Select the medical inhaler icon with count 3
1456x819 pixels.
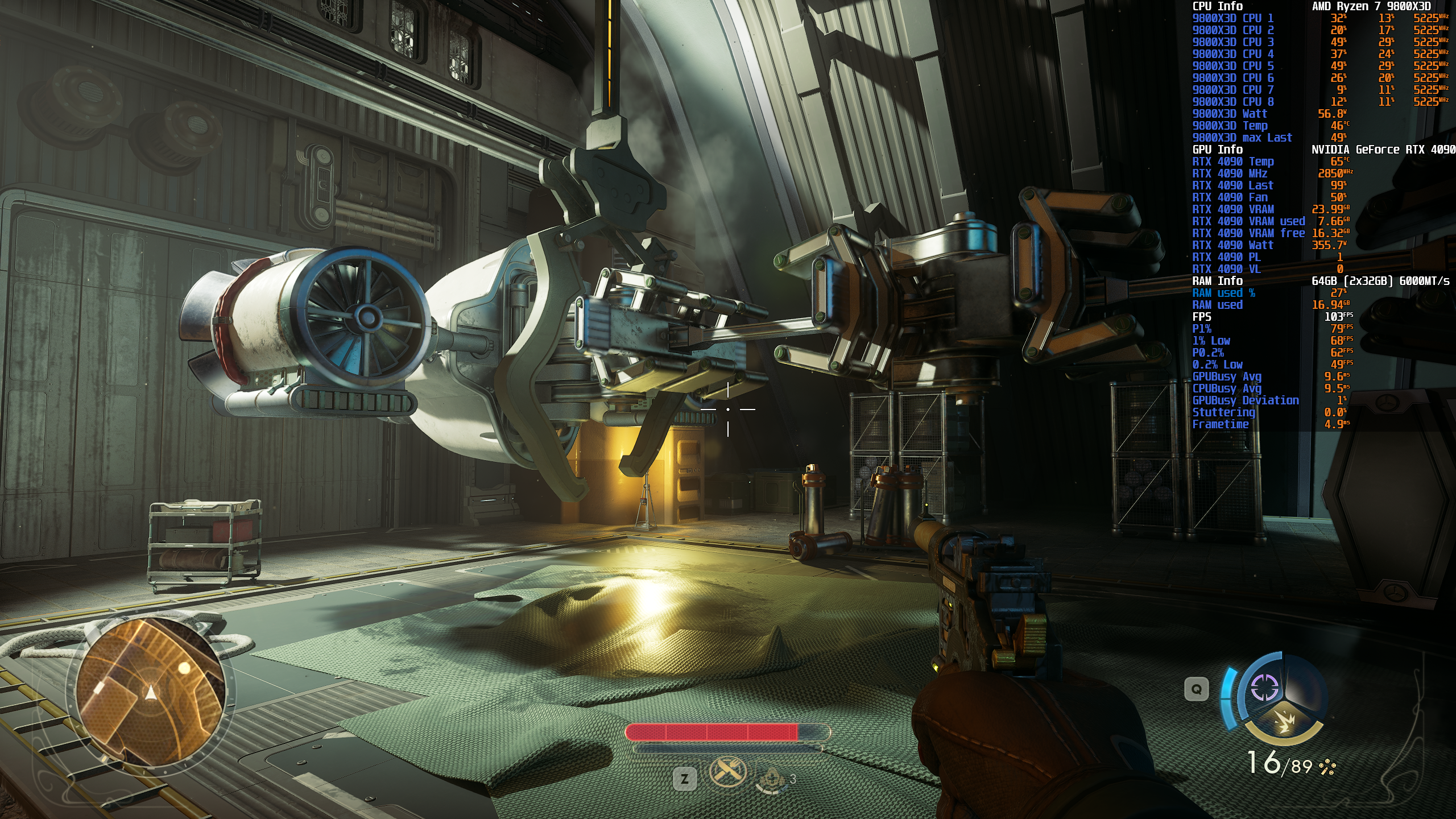[771, 779]
